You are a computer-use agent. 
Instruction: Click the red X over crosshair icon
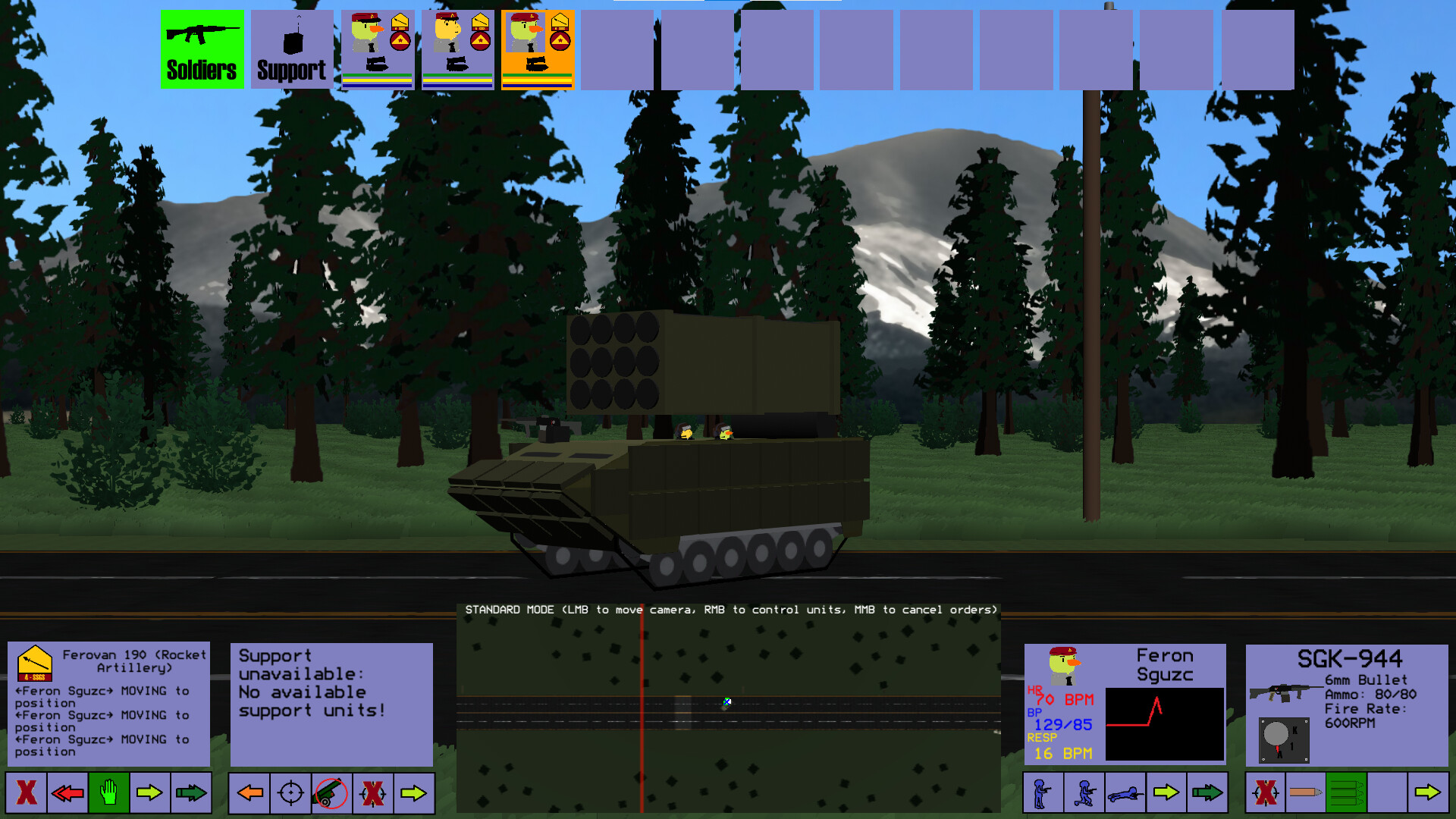374,793
